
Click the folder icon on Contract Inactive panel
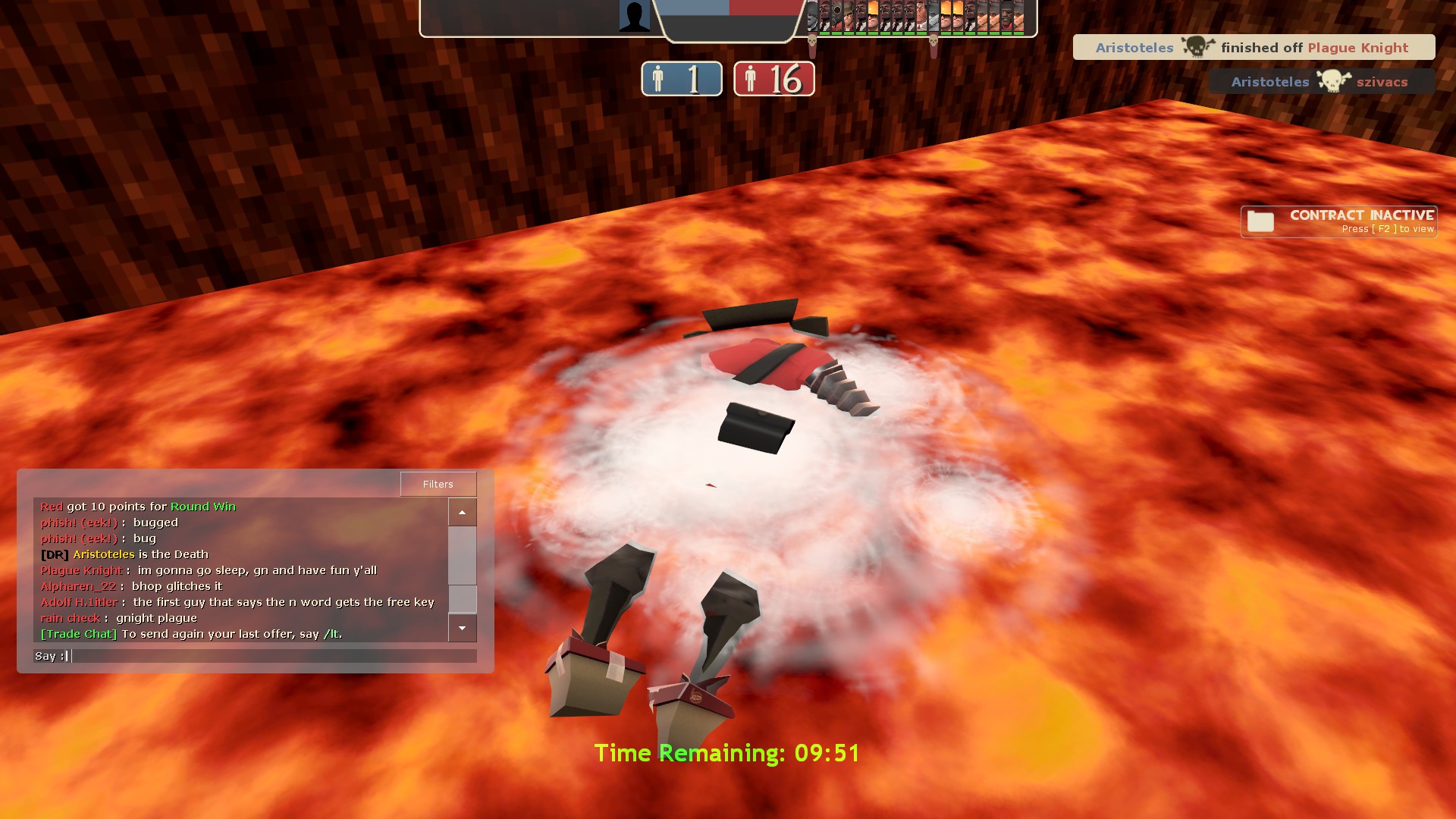(1260, 221)
